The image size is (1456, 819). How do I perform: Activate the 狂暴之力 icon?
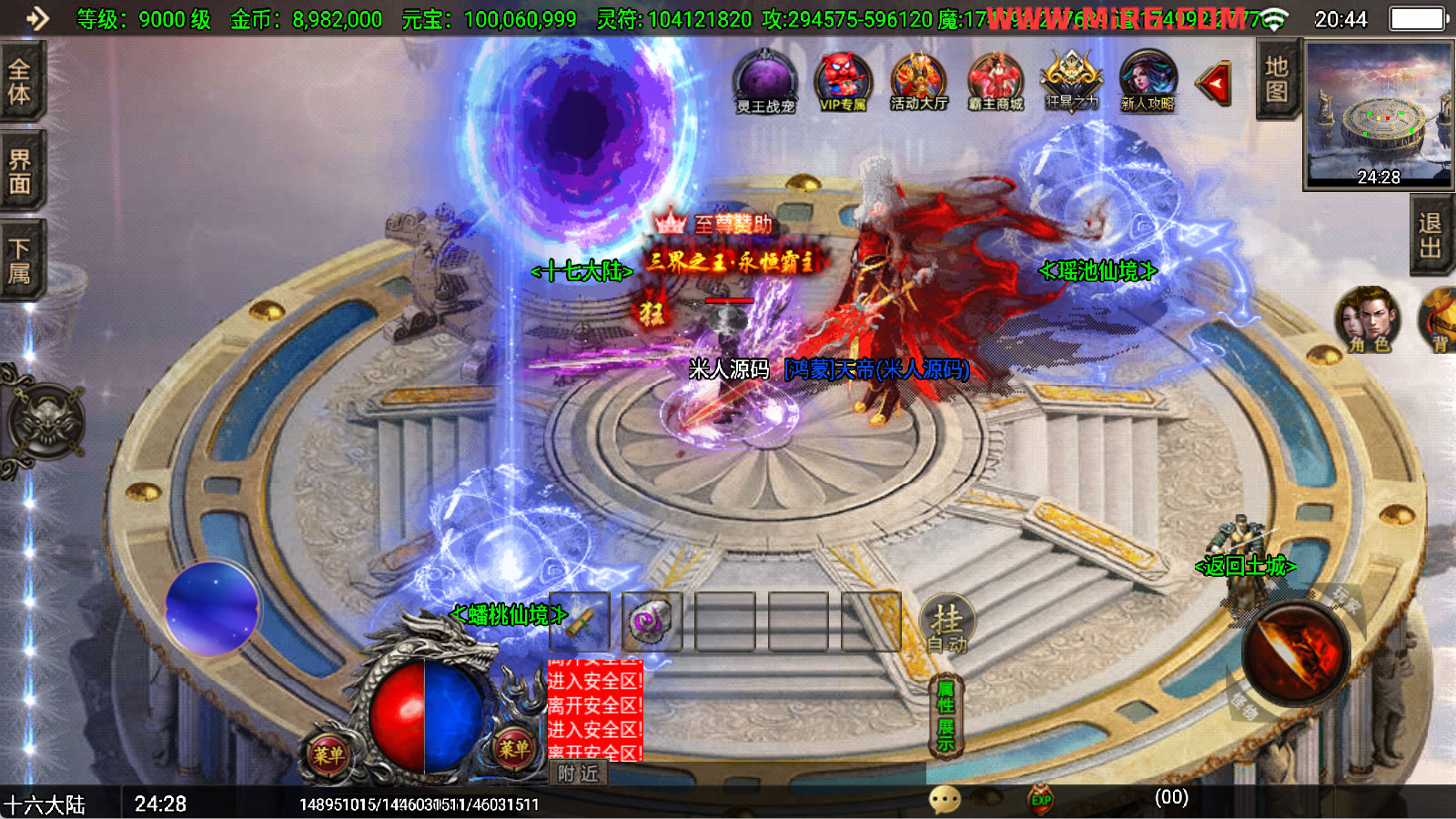pyautogui.click(x=1072, y=81)
